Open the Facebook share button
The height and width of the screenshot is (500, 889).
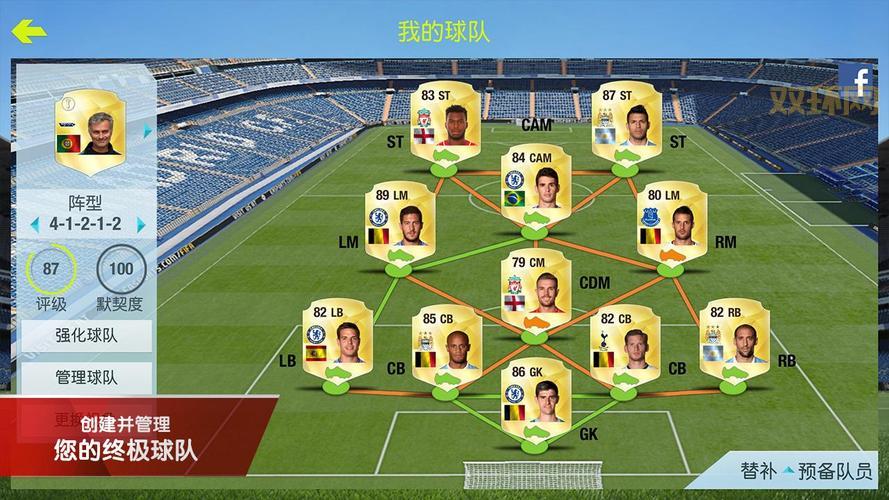tap(858, 81)
